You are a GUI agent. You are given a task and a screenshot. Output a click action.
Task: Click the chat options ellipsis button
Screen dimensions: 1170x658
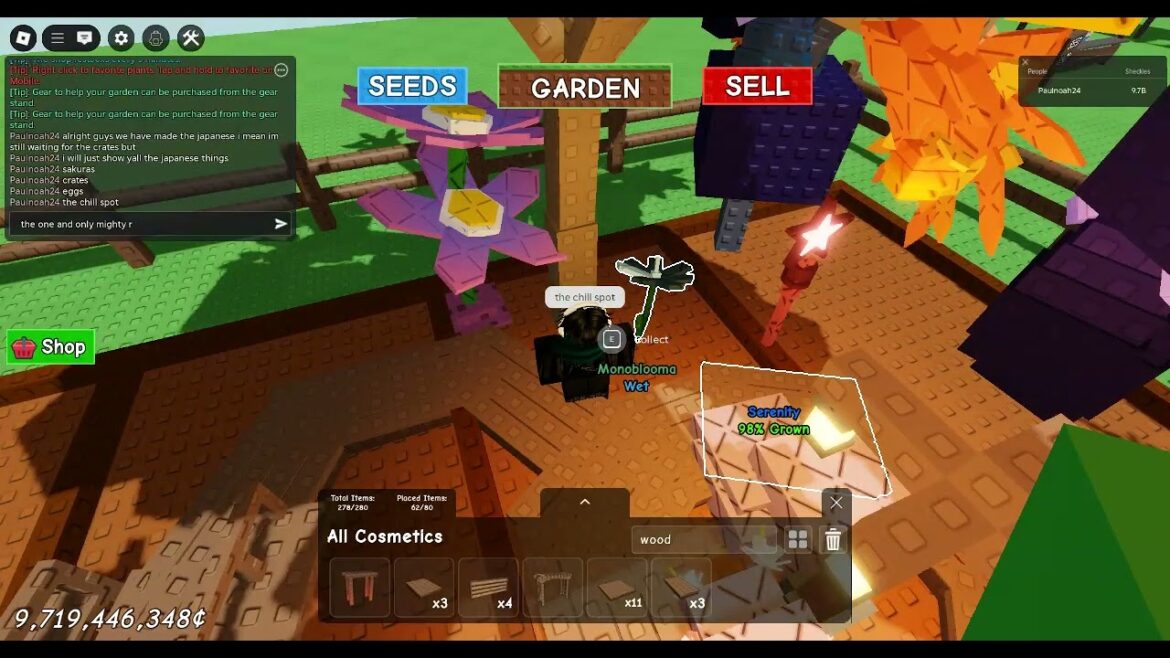point(281,70)
